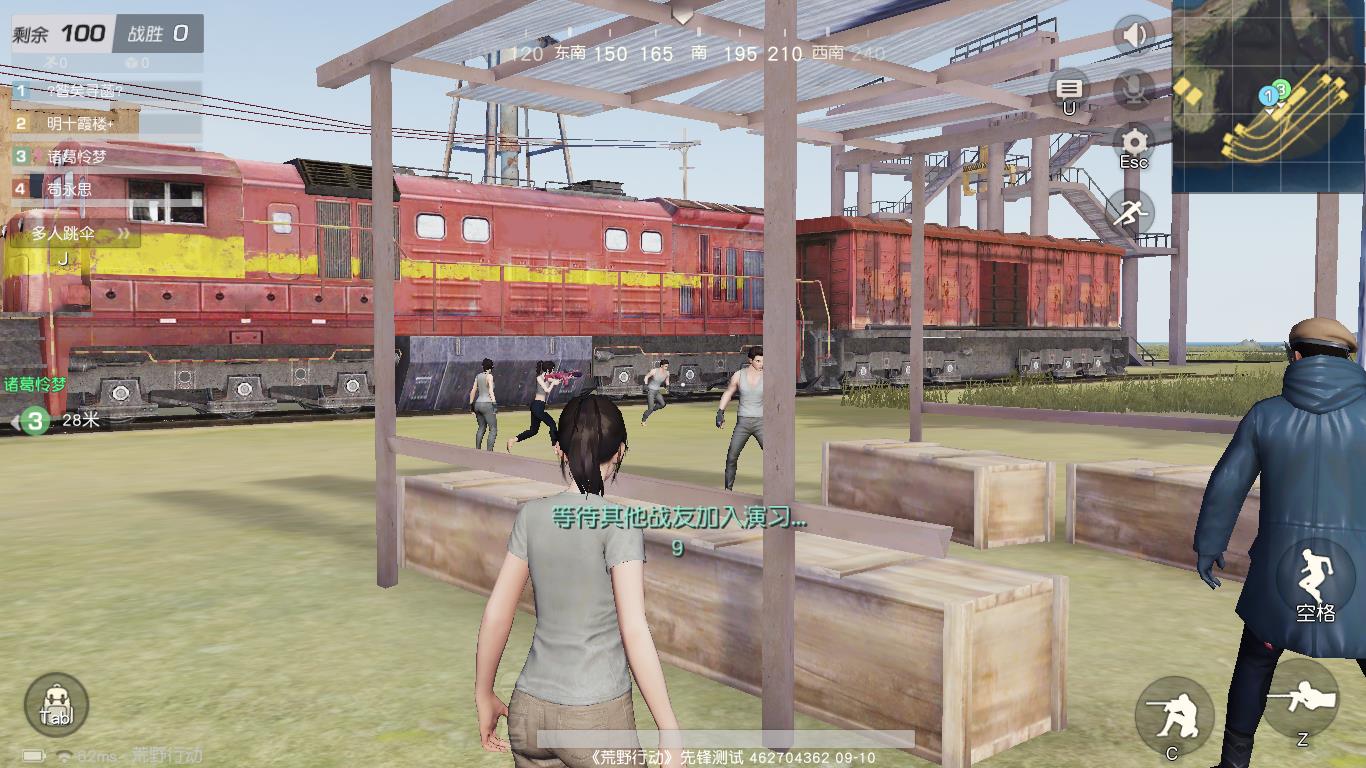The height and width of the screenshot is (768, 1366).
Task: Open the minimap
Action: click(x=1268, y=96)
